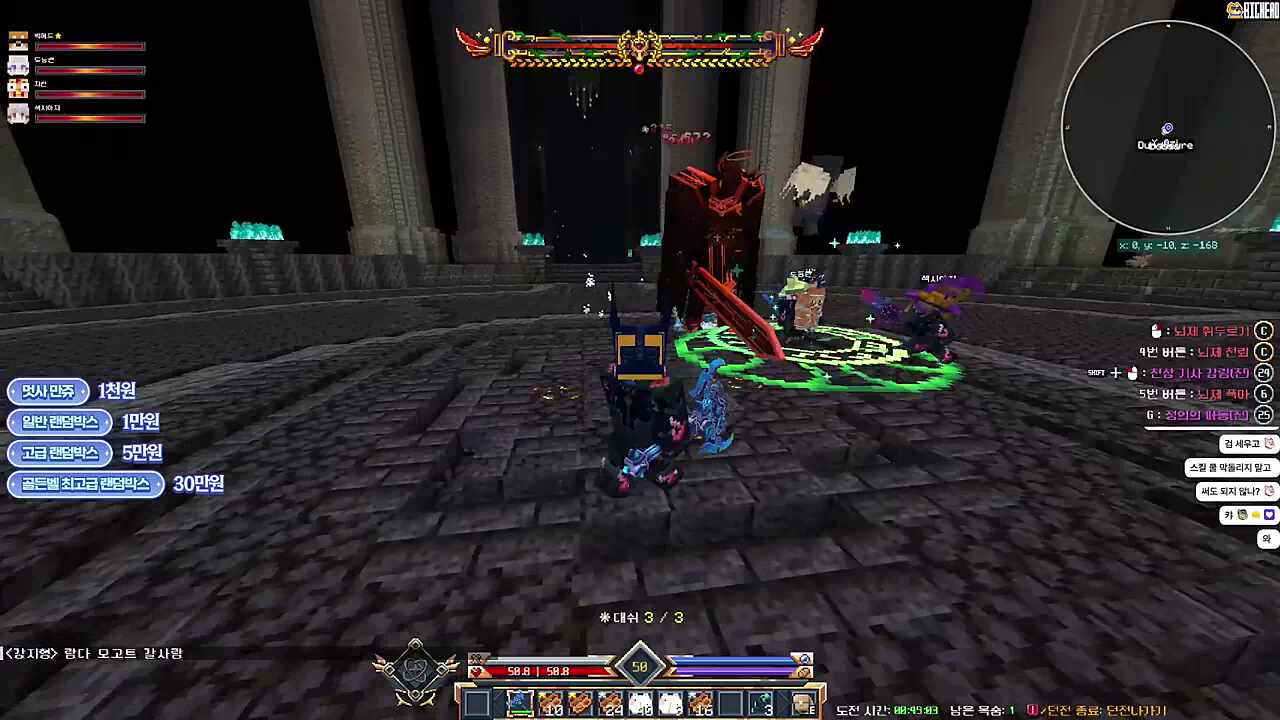Select the hotbar item with count 3
This screenshot has width=1280, height=720.
pyautogui.click(x=761, y=703)
